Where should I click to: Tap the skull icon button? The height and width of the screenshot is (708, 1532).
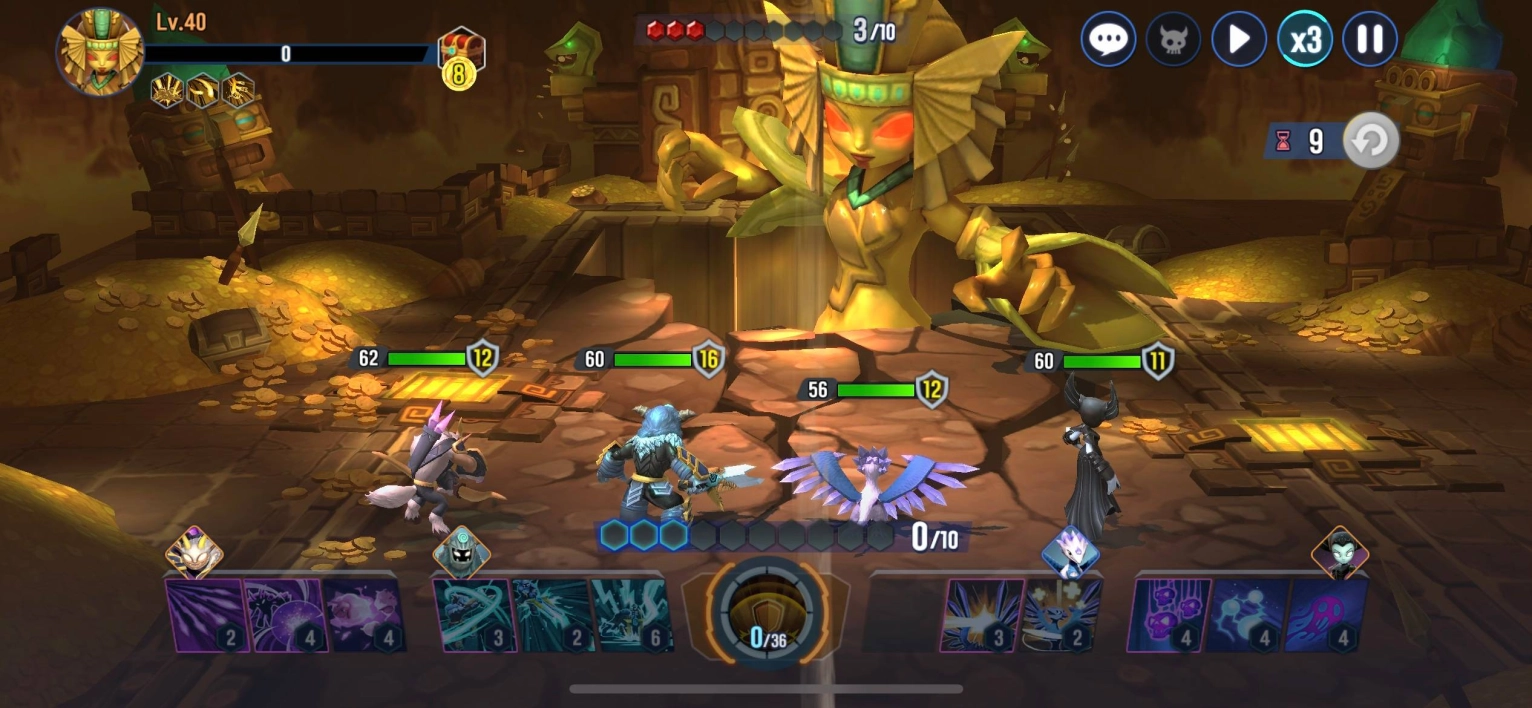point(1173,40)
